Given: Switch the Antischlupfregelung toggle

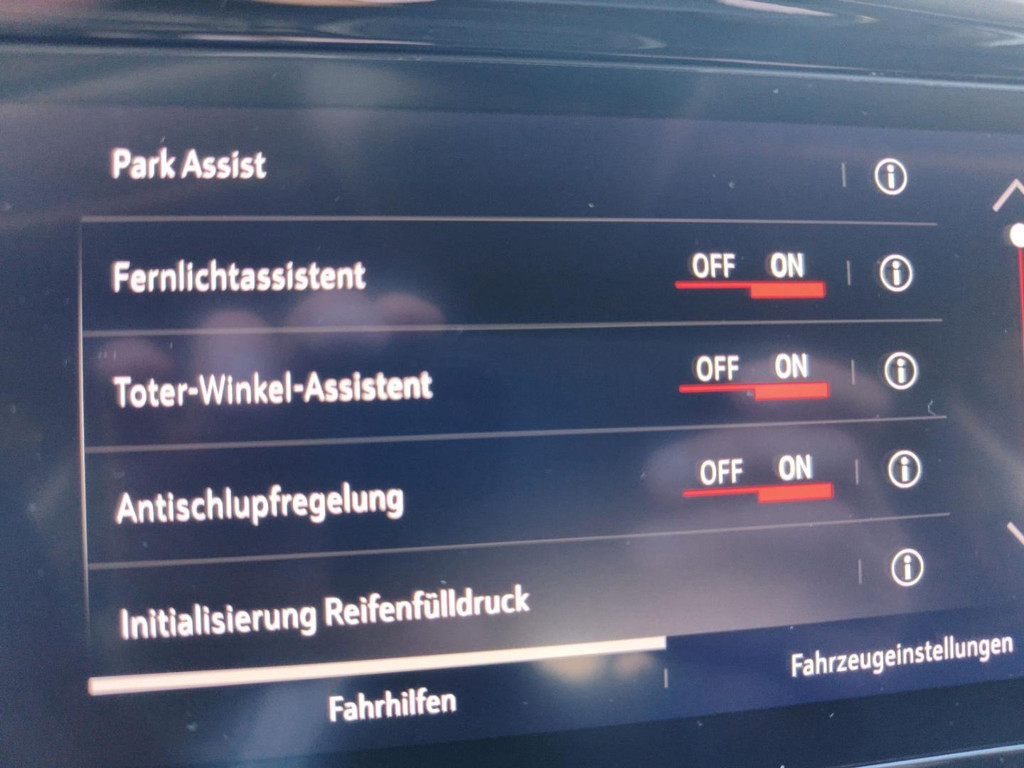Looking at the screenshot, I should tap(758, 478).
